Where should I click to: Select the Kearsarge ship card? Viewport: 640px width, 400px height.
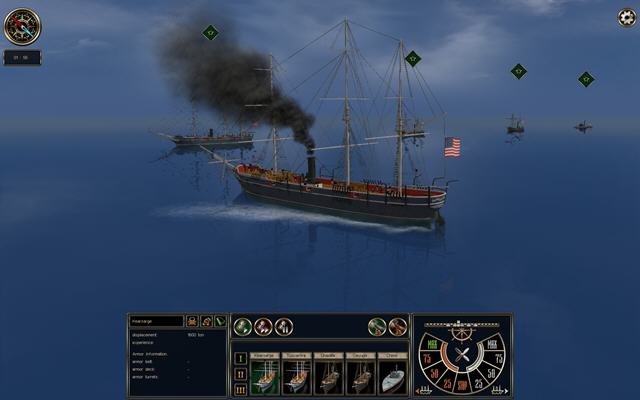point(265,373)
